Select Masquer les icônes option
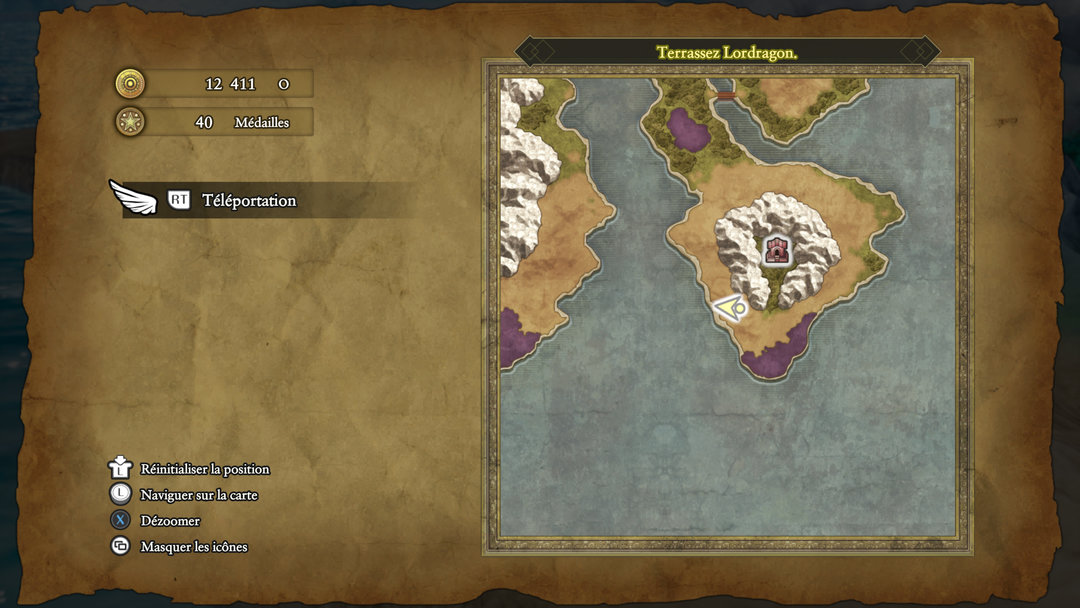This screenshot has width=1080, height=608. pyautogui.click(x=193, y=547)
